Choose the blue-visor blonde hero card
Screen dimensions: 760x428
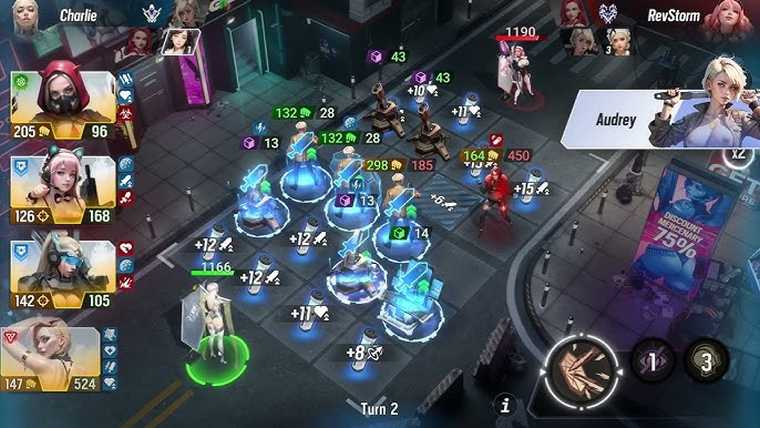[62, 271]
